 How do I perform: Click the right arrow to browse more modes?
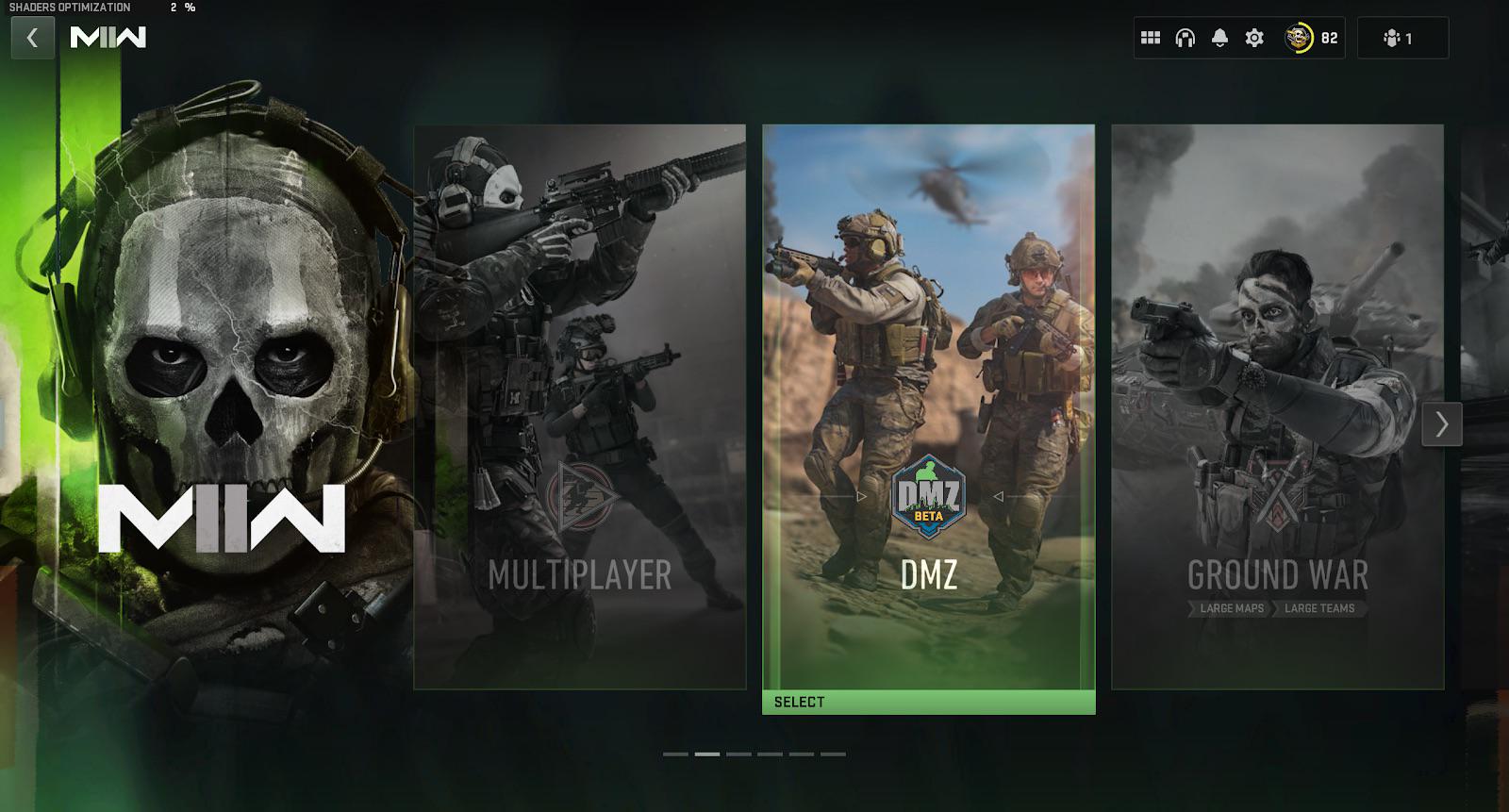pyautogui.click(x=1440, y=424)
